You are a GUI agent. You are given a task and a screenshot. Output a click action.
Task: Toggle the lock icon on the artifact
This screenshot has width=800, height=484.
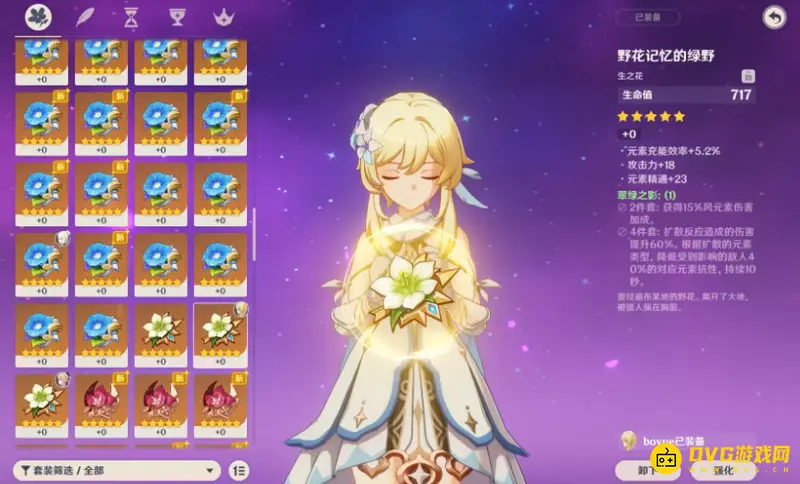click(747, 75)
